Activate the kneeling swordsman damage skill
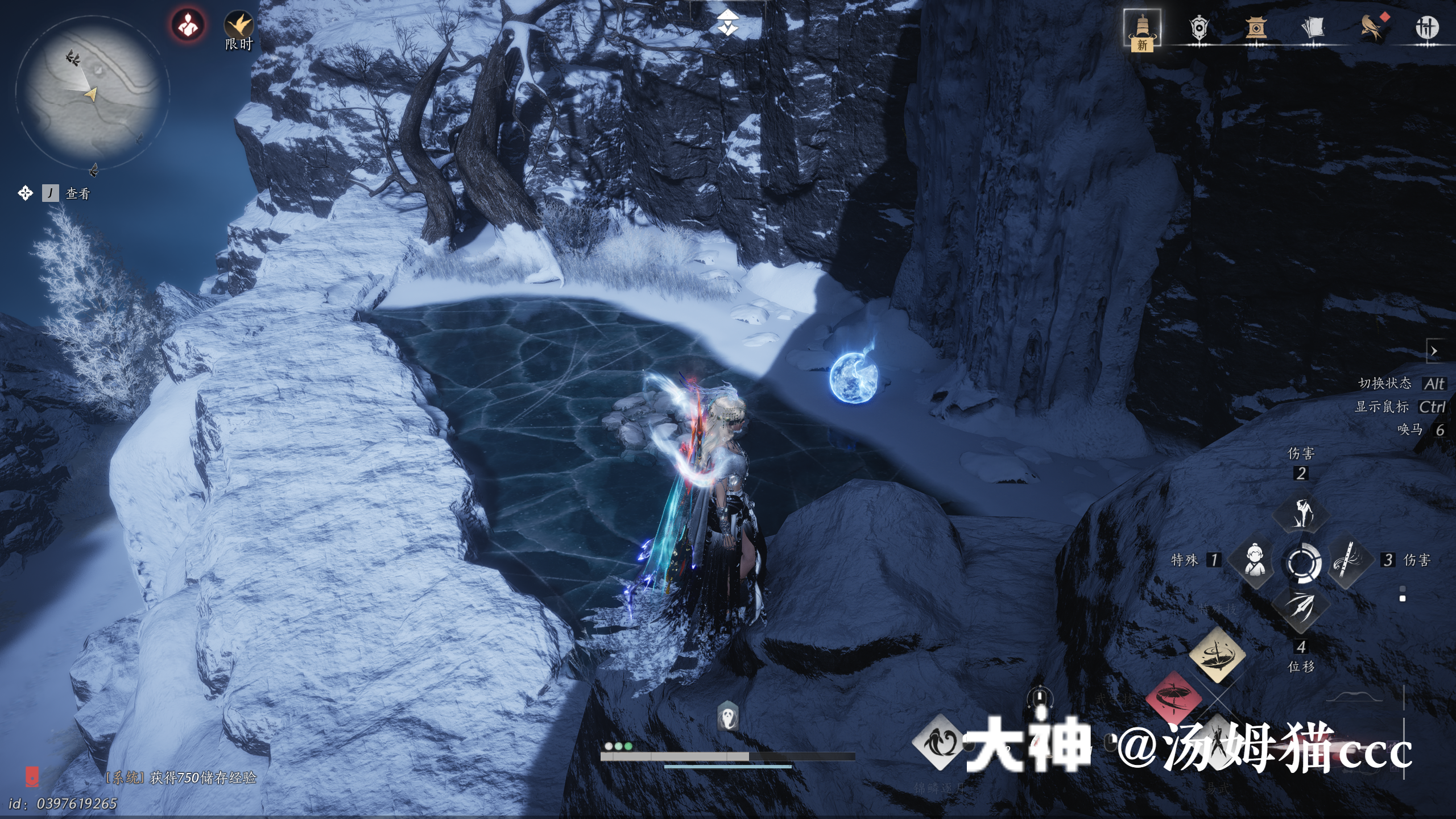Viewport: 1456px width, 819px height. pos(1301,513)
